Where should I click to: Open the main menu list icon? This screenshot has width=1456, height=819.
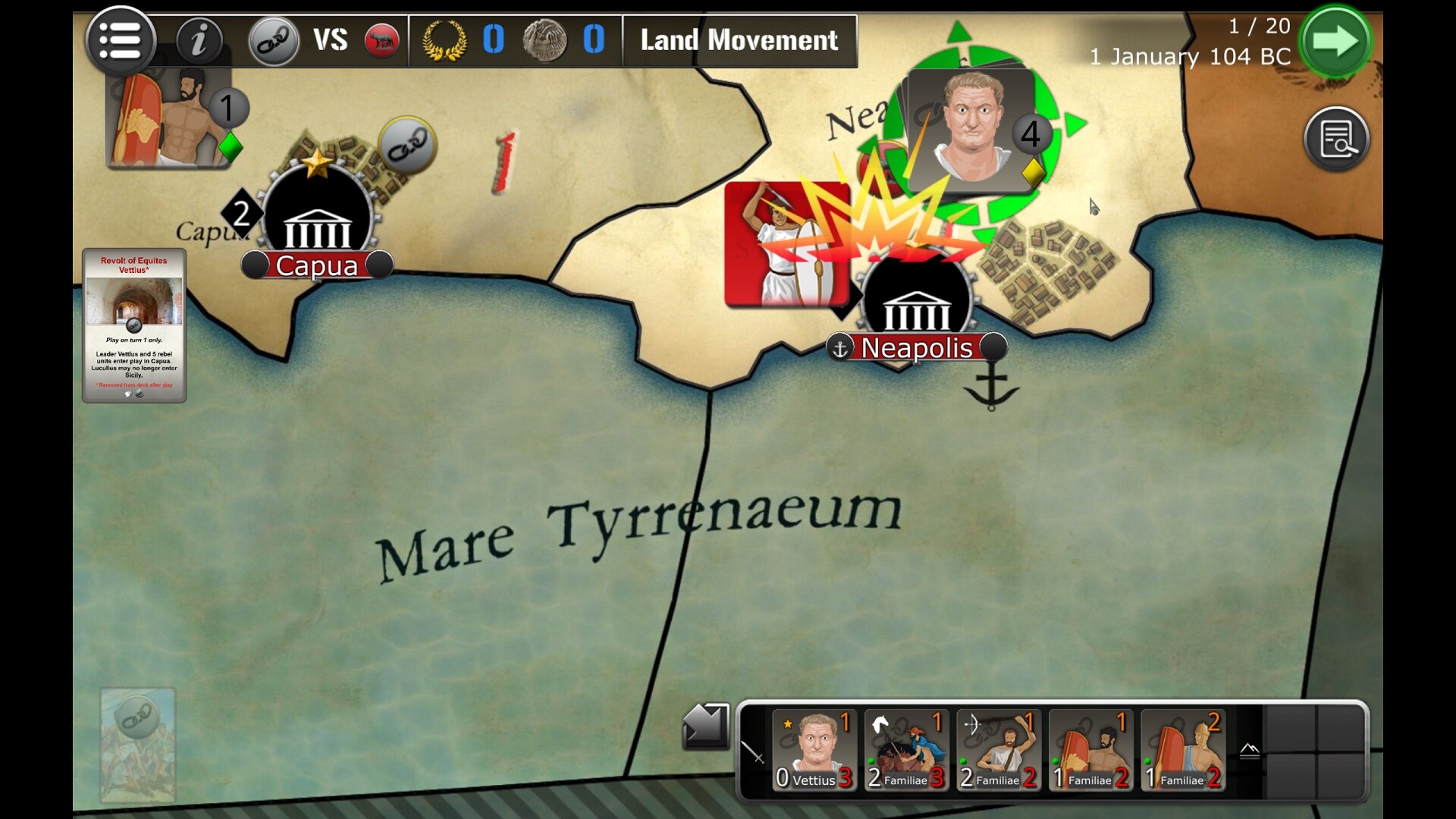[x=121, y=40]
